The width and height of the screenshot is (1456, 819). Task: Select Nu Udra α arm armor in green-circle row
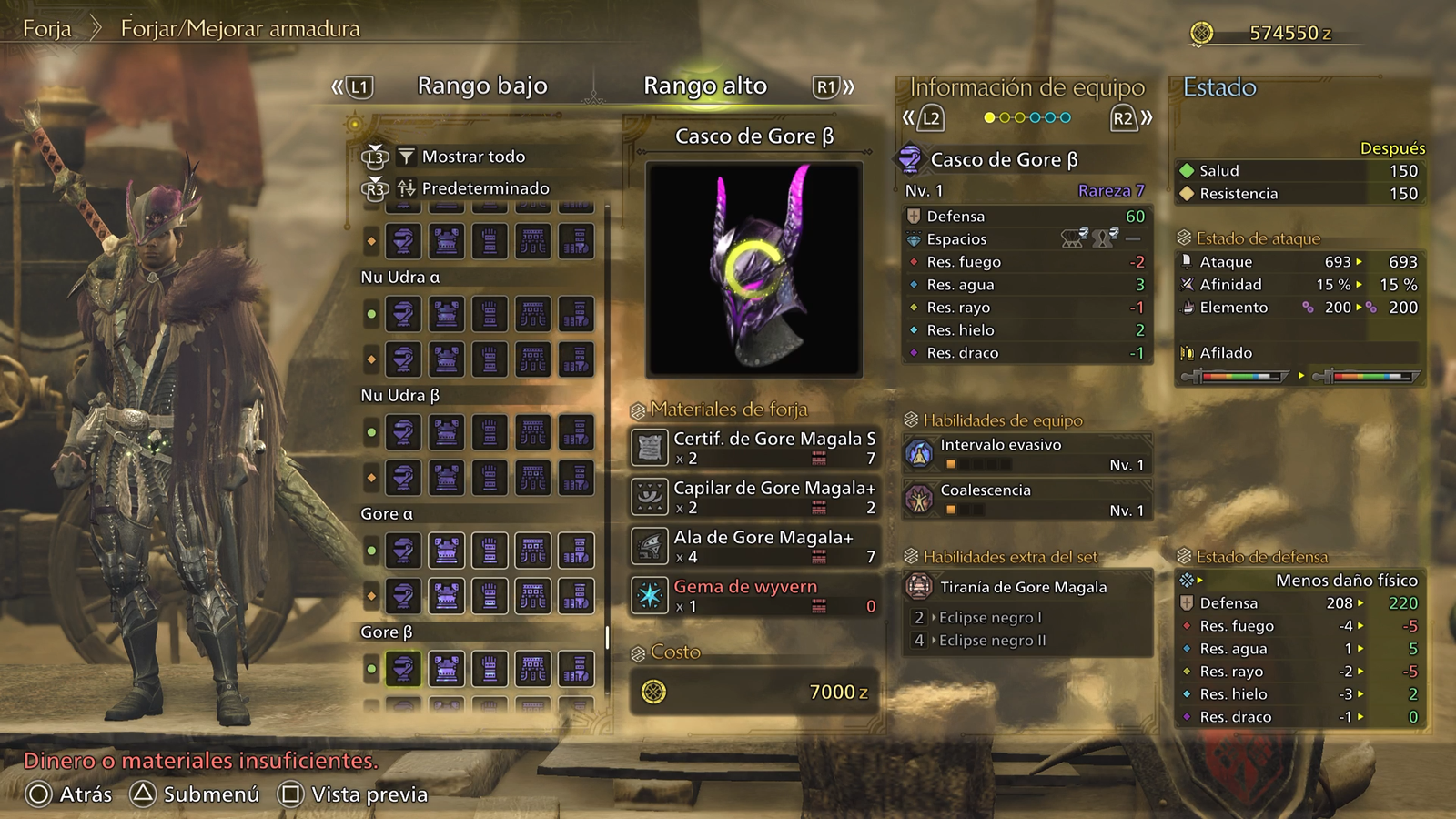(490, 314)
